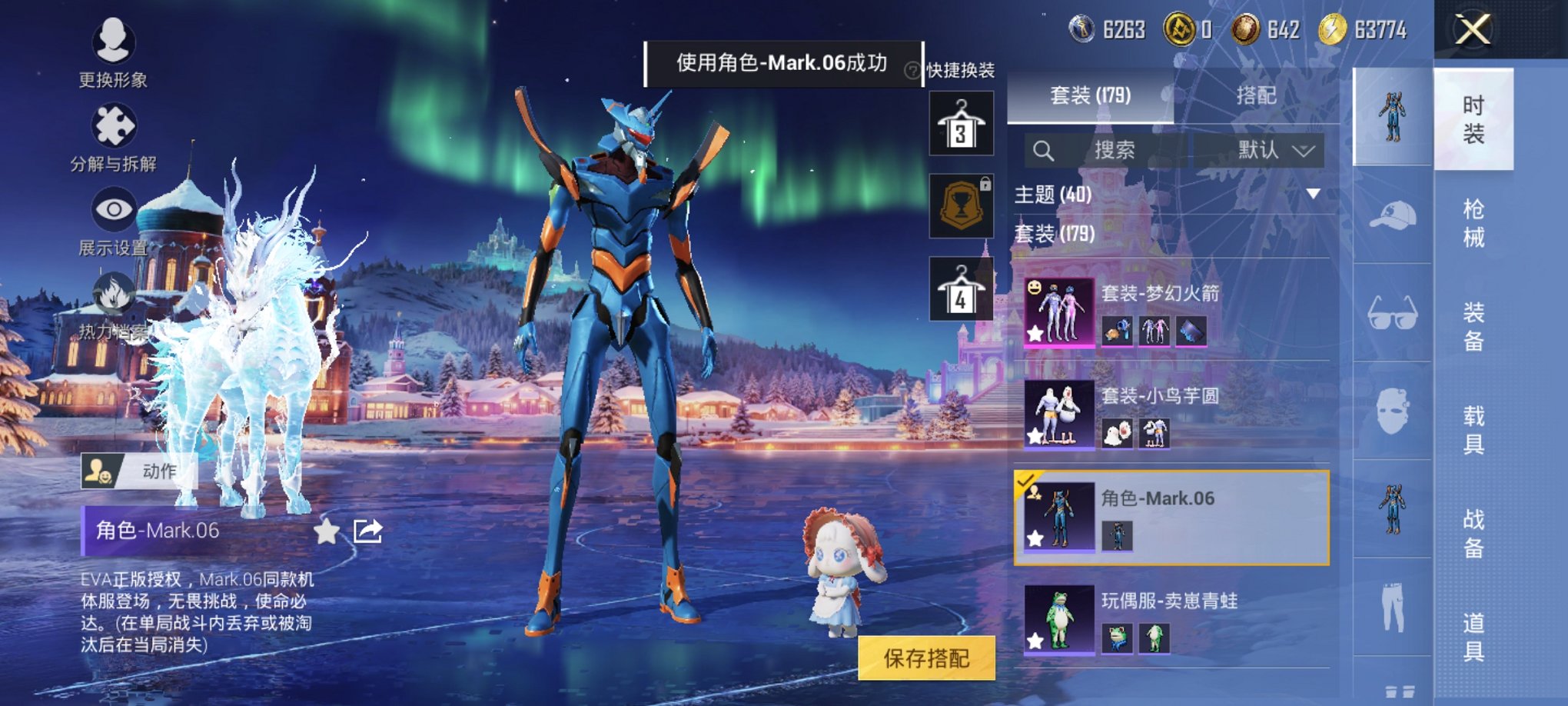Open the 展示设置 display settings
The image size is (1568, 706).
tap(114, 208)
